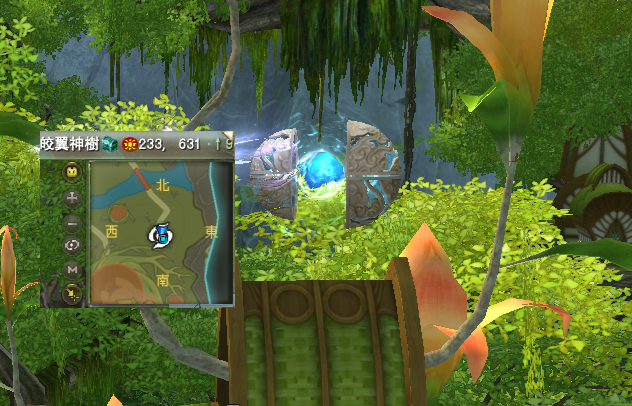The height and width of the screenshot is (406, 632).
Task: Click the circular arrows minimap button
Action: tap(72, 246)
